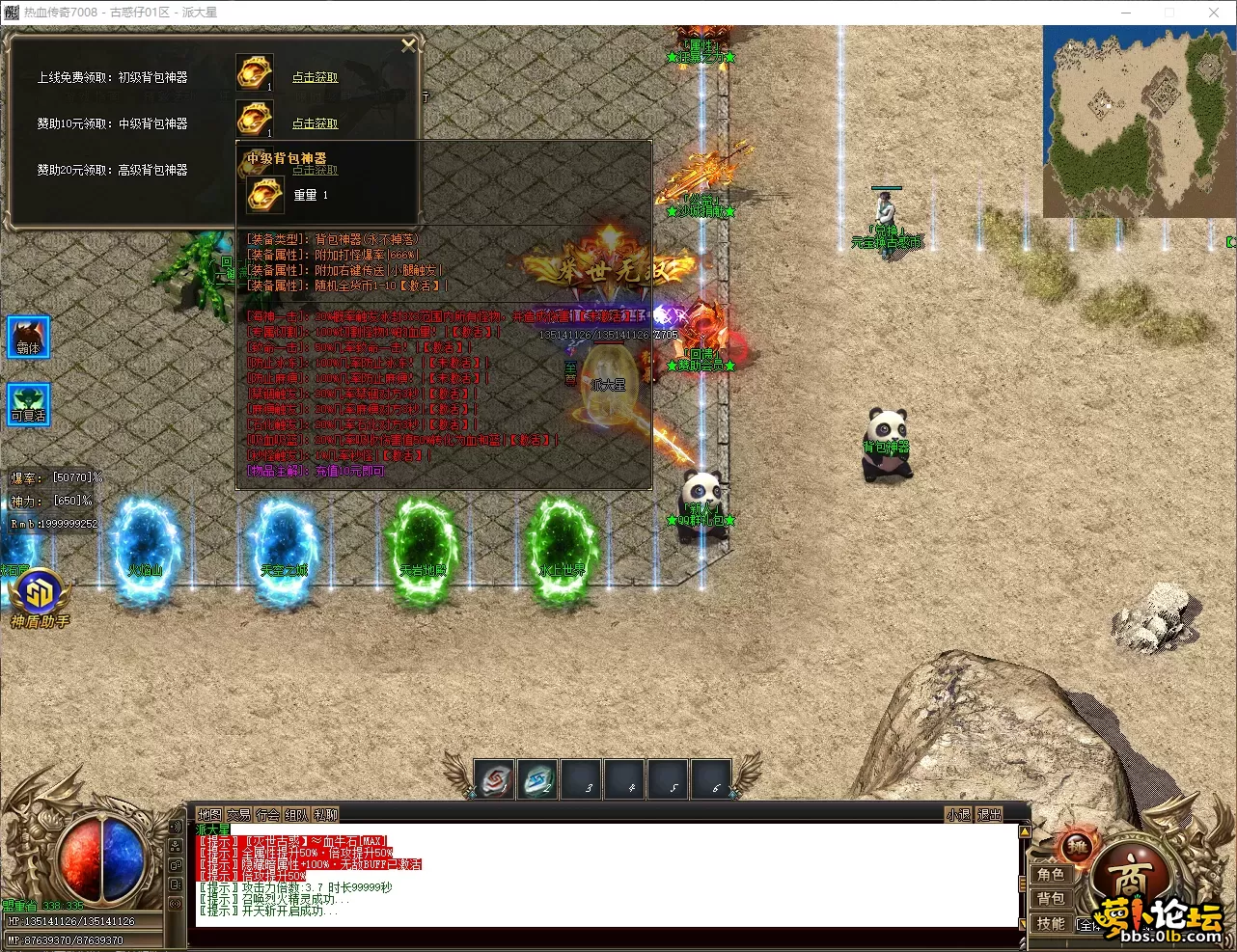Image resolution: width=1237 pixels, height=952 pixels.
Task: Click the 可复活 revive icon
Action: click(x=28, y=404)
